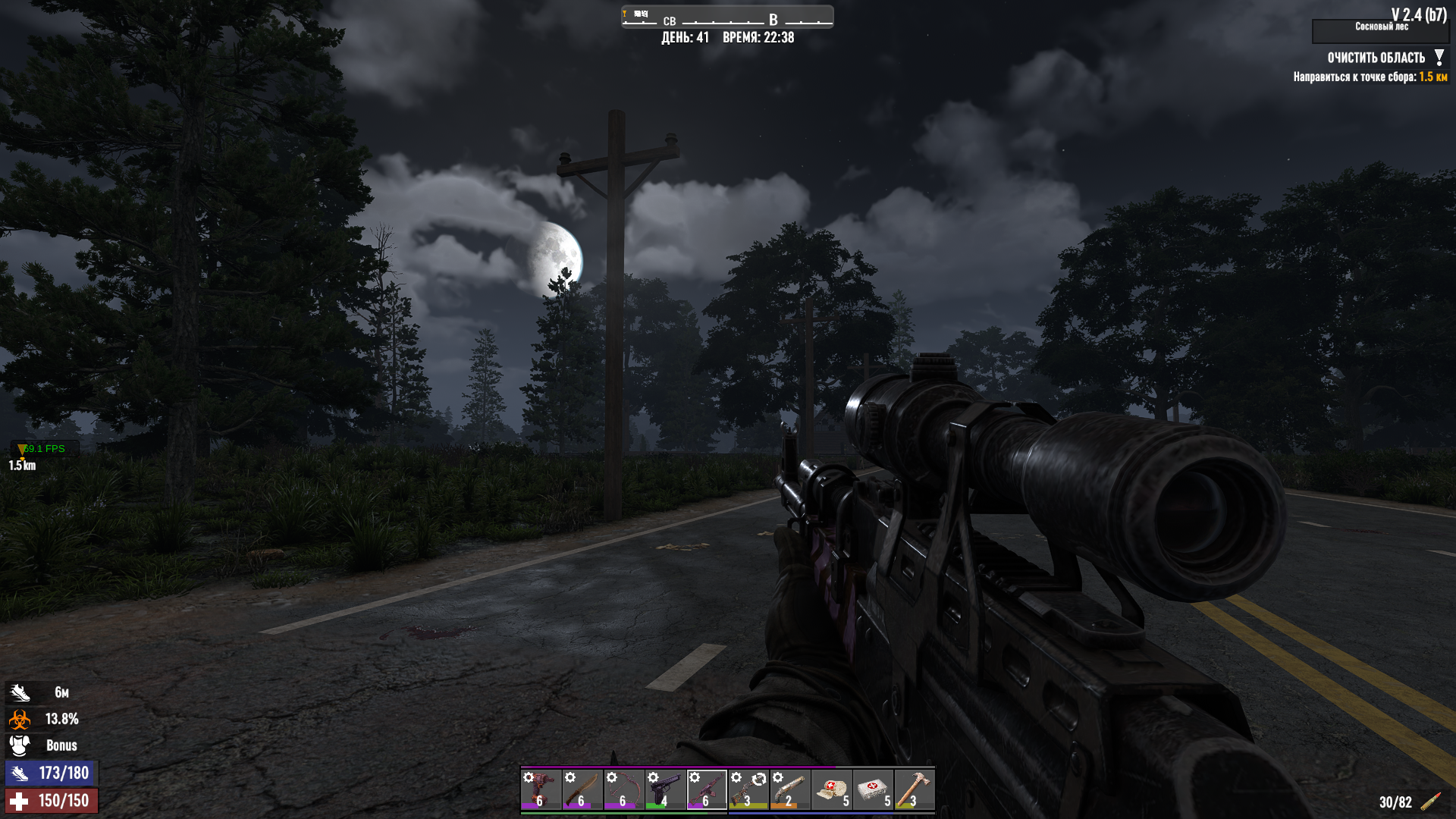Click the infection biohazard status icon
The width and height of the screenshot is (1456, 819).
[20, 719]
